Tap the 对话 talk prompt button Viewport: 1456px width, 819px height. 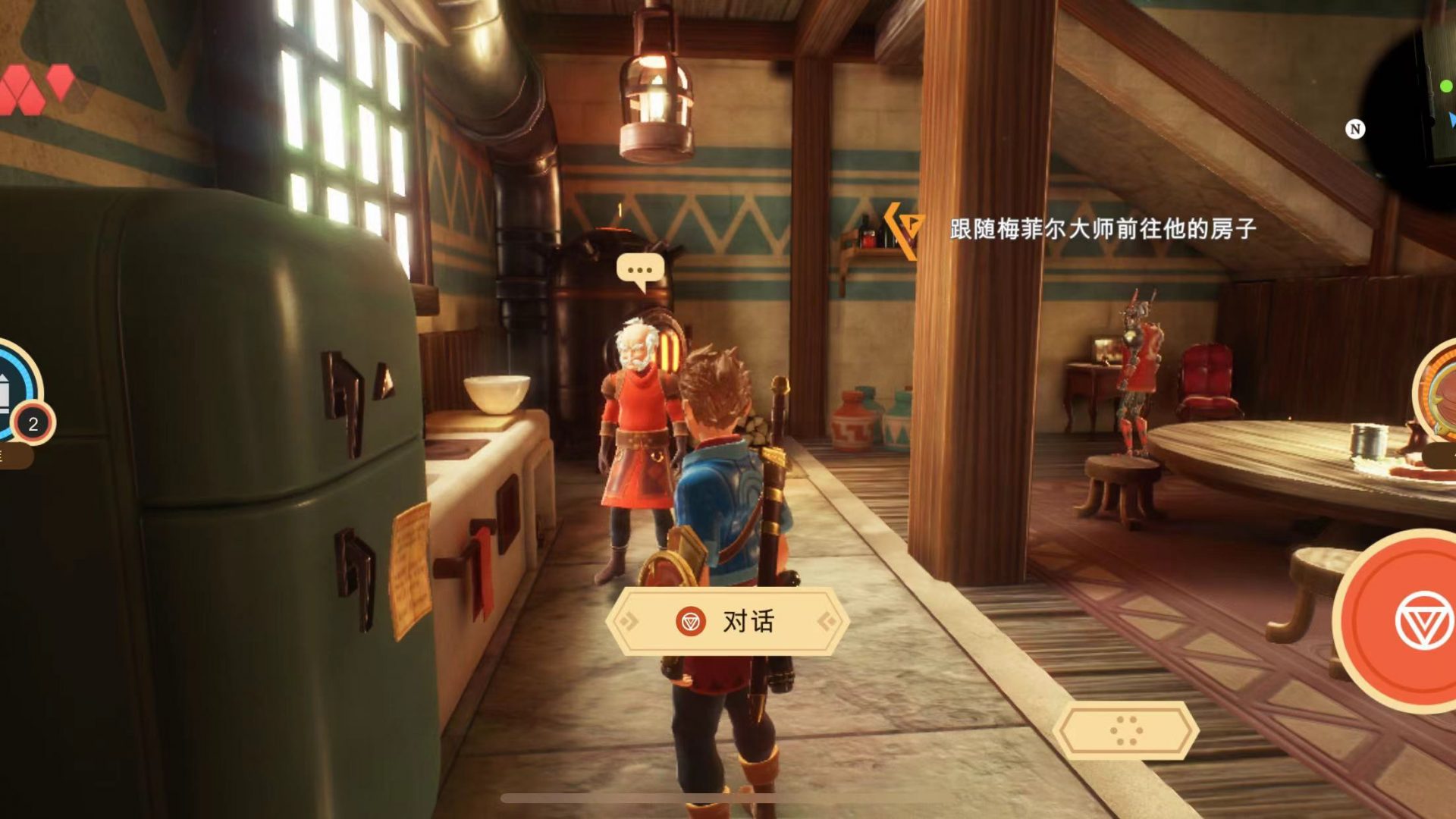tap(727, 622)
